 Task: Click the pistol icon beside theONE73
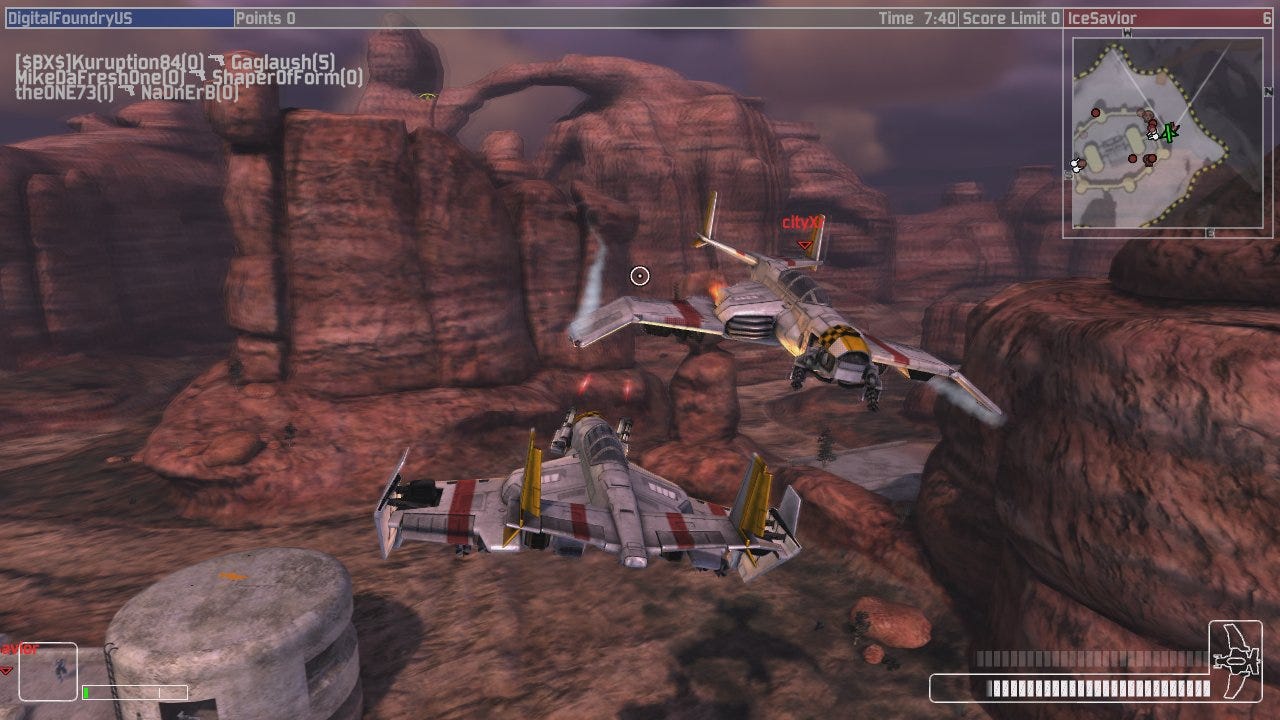click(x=127, y=90)
